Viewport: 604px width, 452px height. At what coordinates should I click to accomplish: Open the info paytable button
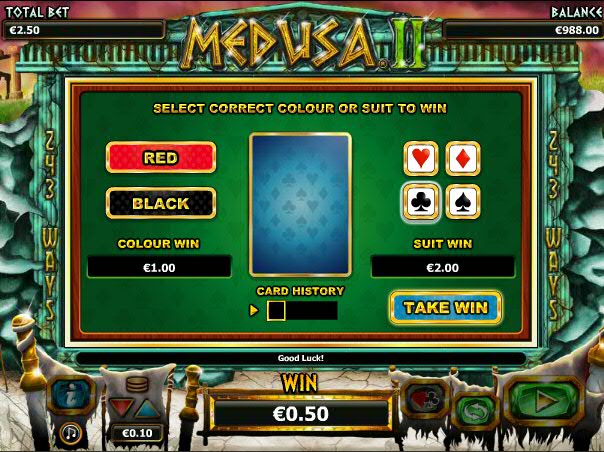(71, 397)
